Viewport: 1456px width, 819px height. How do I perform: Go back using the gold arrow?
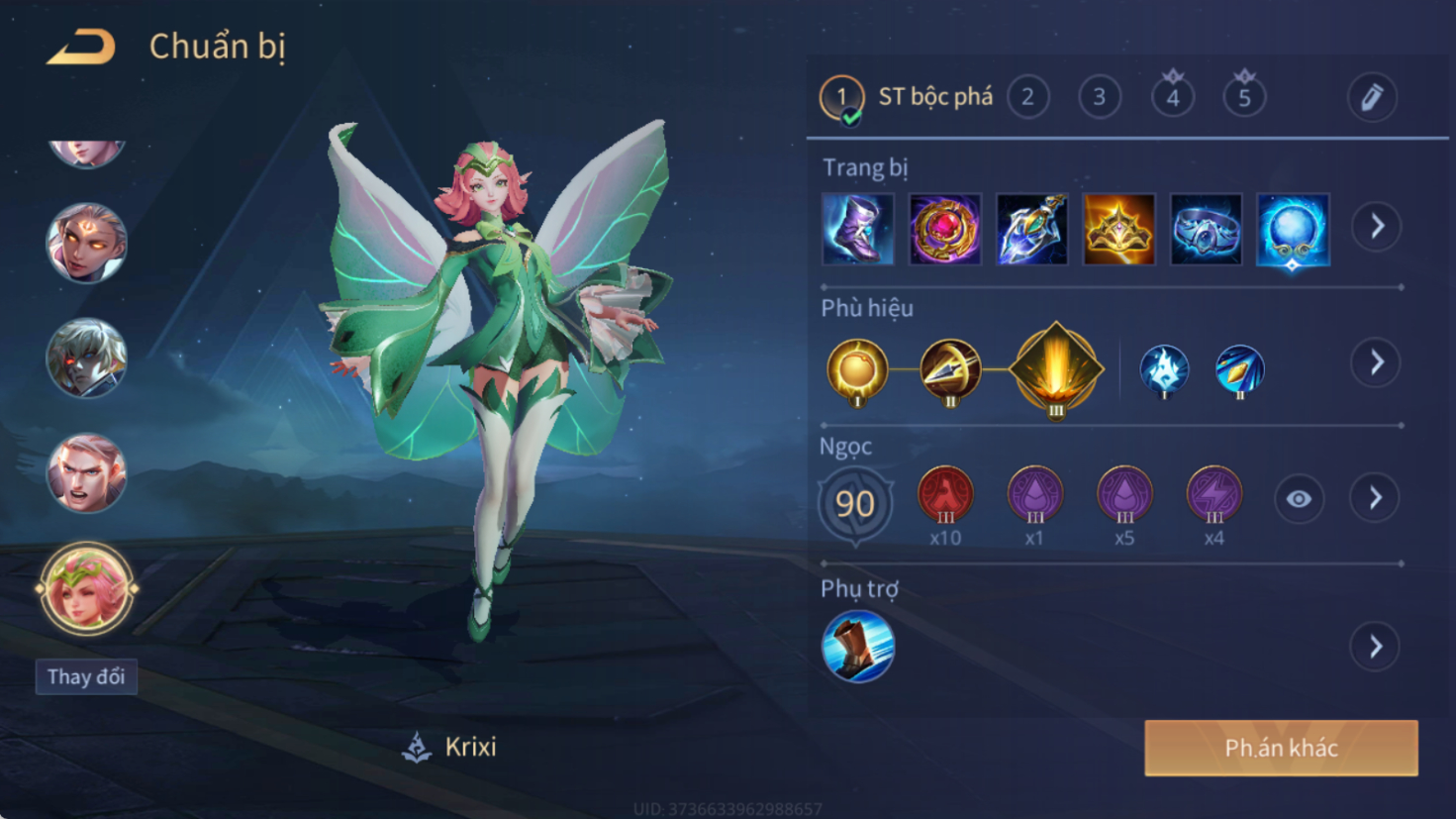coord(81,47)
